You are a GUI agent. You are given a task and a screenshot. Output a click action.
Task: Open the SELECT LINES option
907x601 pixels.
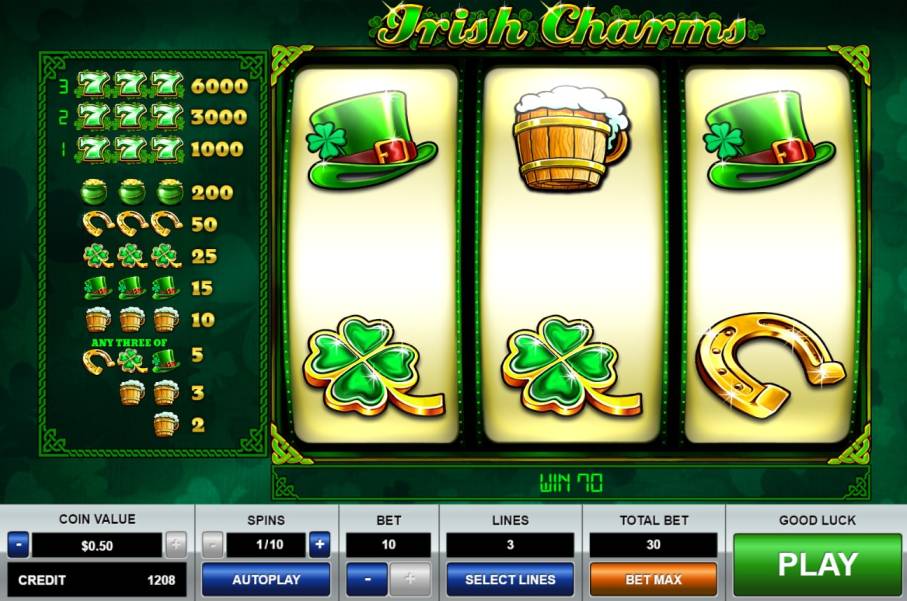tap(510, 579)
